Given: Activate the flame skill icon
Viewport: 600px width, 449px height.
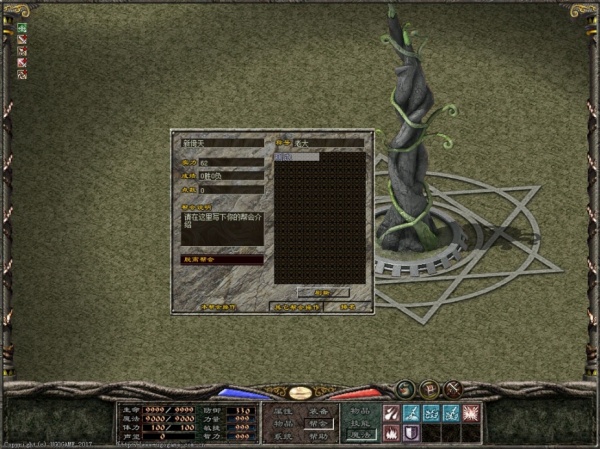Looking at the screenshot, I should (x=389, y=433).
